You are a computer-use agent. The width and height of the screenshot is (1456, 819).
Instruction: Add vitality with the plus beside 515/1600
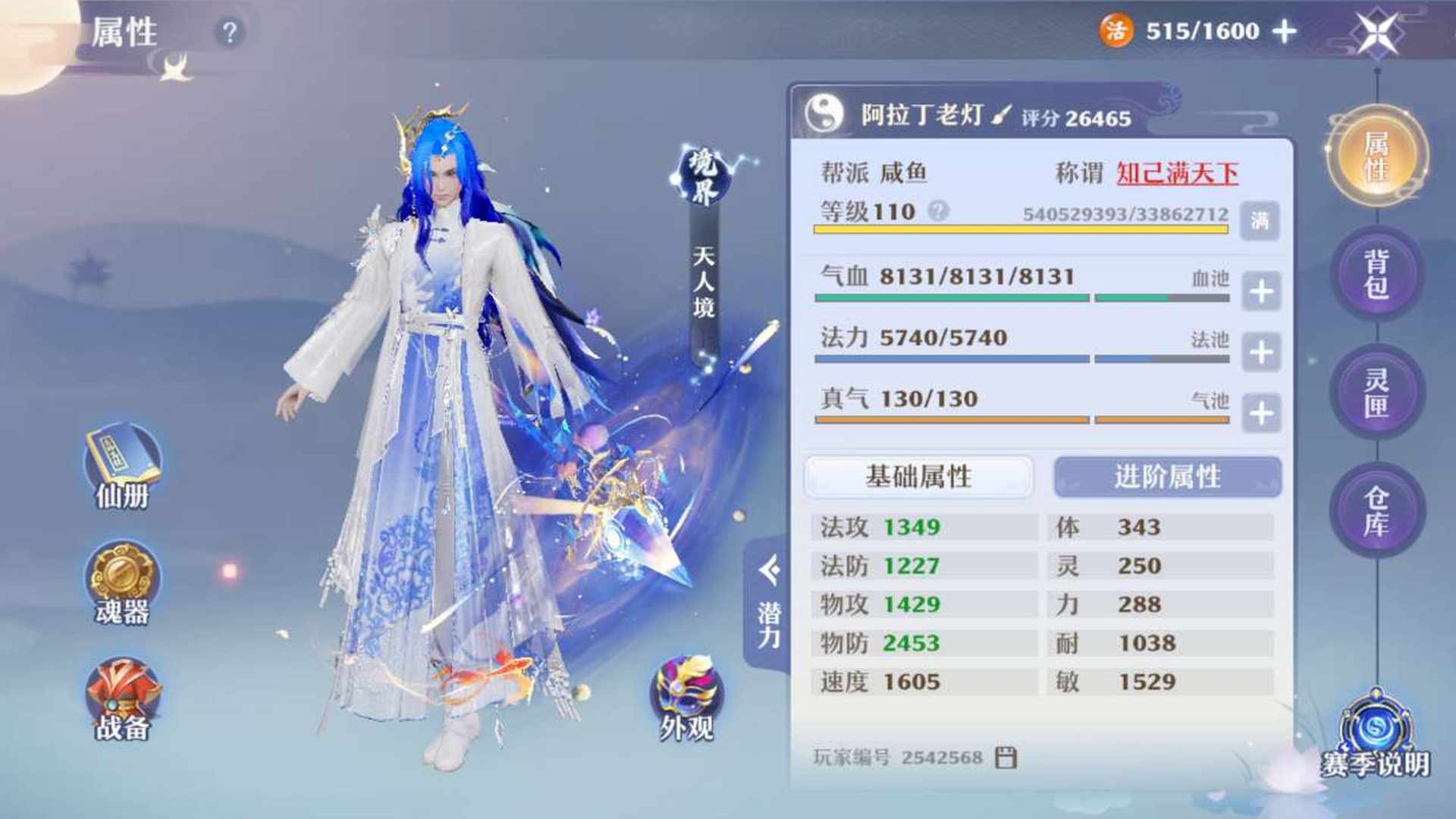point(1284,31)
